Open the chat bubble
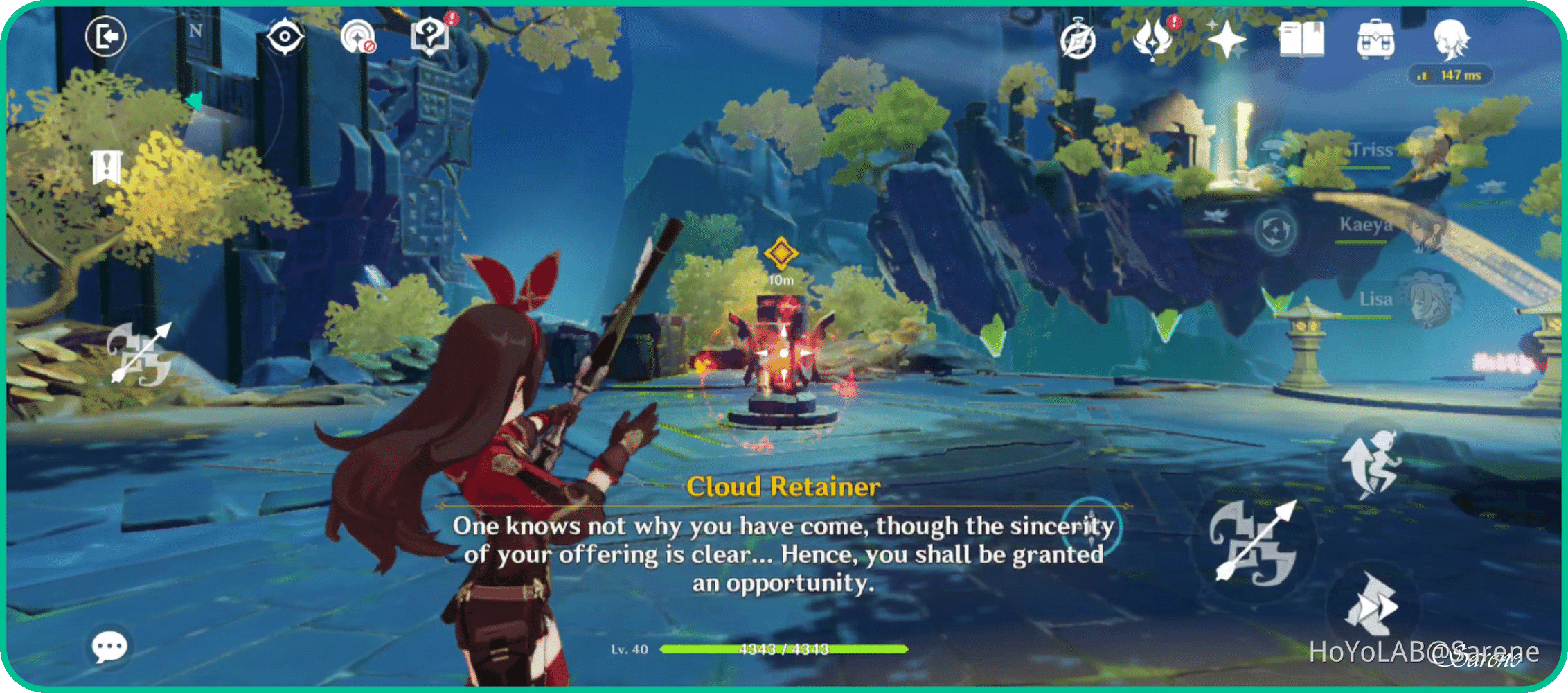The height and width of the screenshot is (693, 1568). coord(109,646)
